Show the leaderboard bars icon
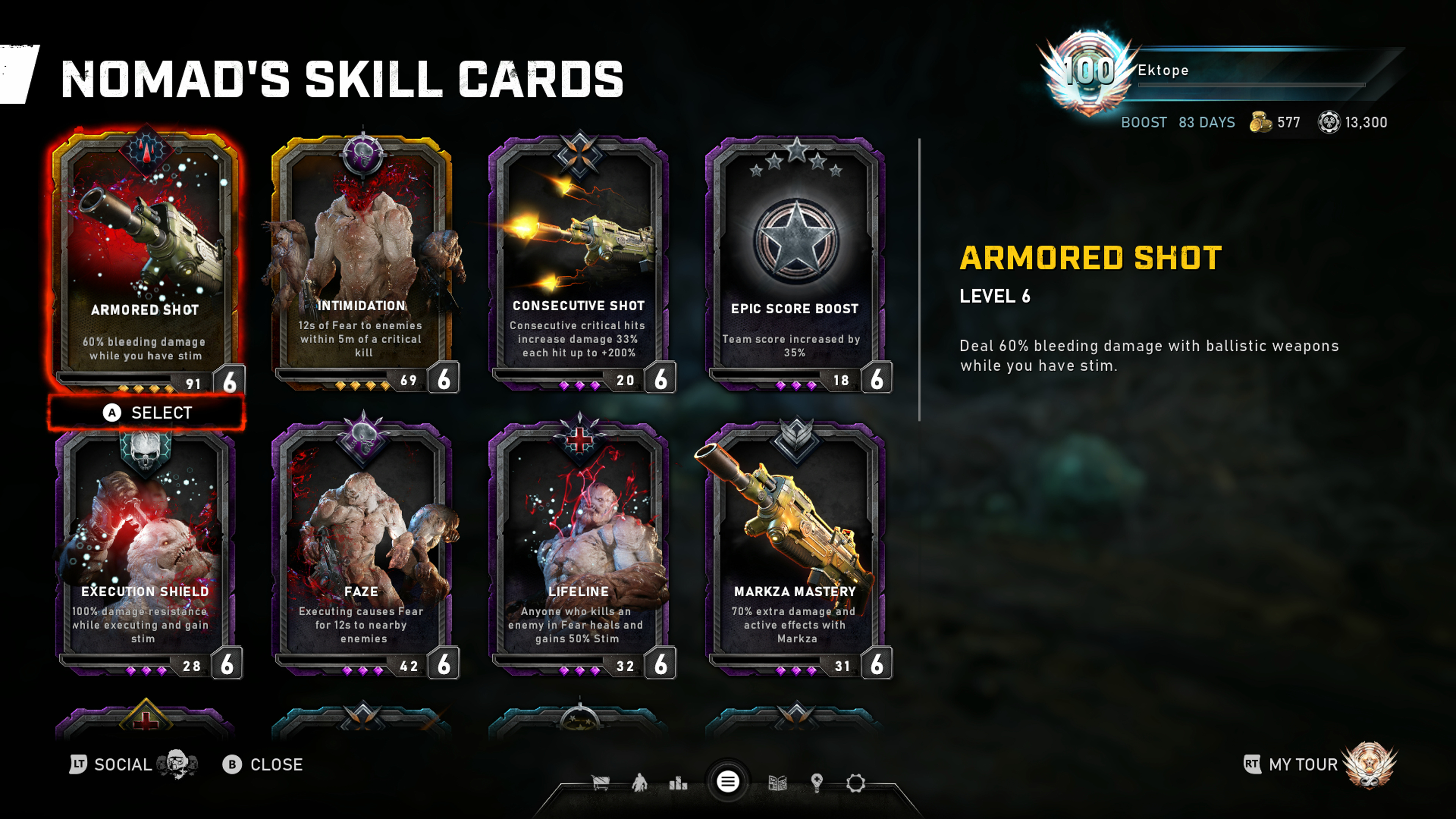 click(x=678, y=783)
